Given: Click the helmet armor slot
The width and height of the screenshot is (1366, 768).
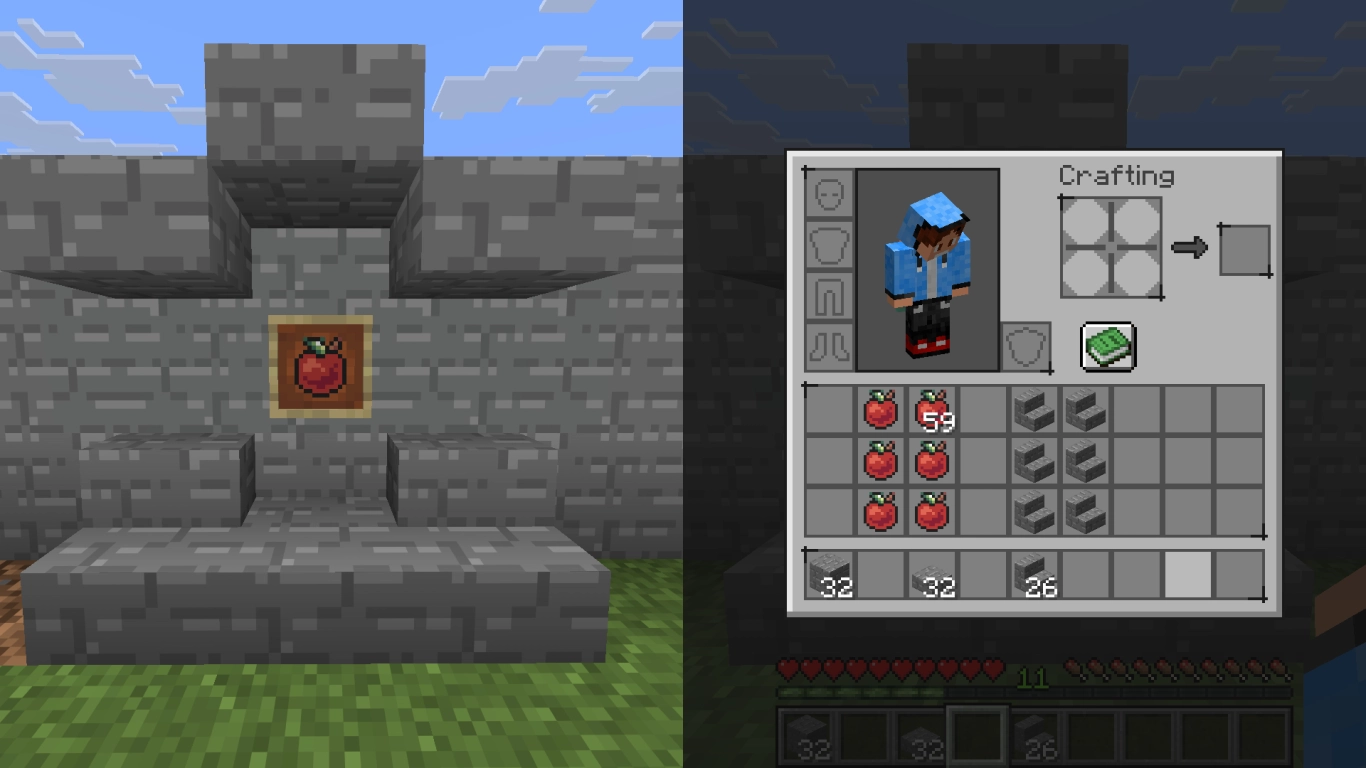Looking at the screenshot, I should 829,193.
